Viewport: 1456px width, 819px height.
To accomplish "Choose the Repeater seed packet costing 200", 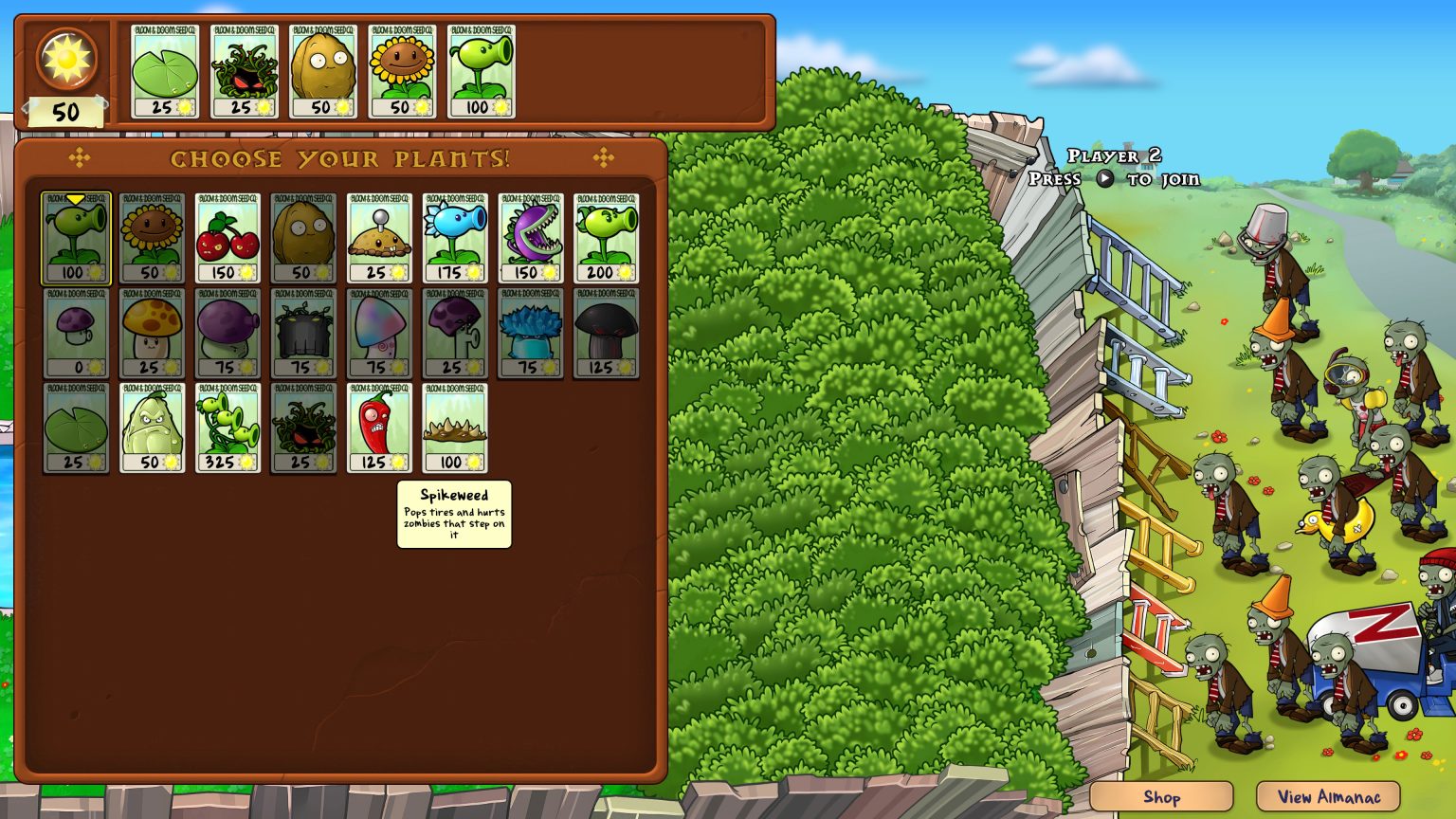I will (x=607, y=238).
